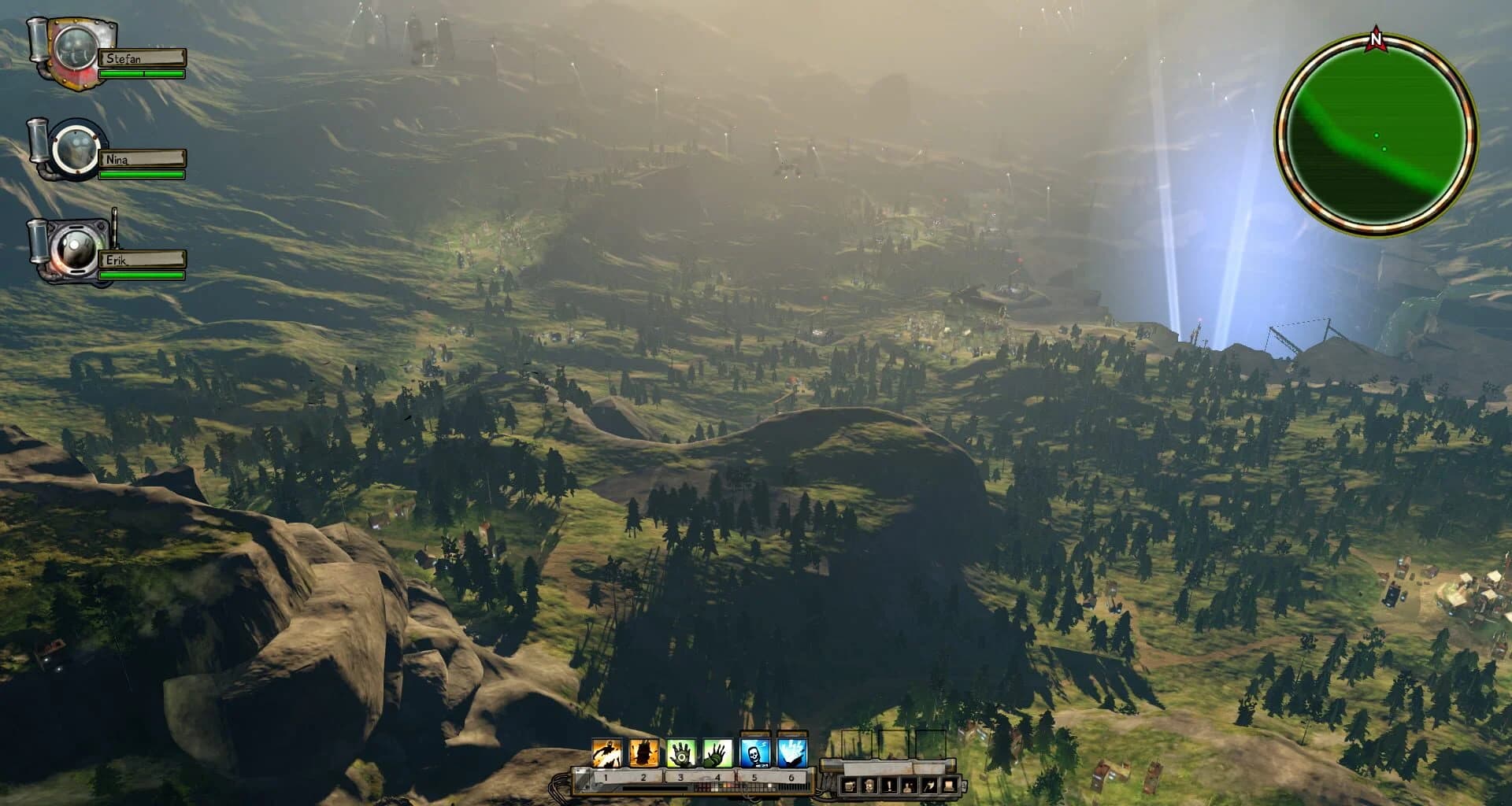Open the consumables menu with the mug icon
1512x806 pixels.
849,785
